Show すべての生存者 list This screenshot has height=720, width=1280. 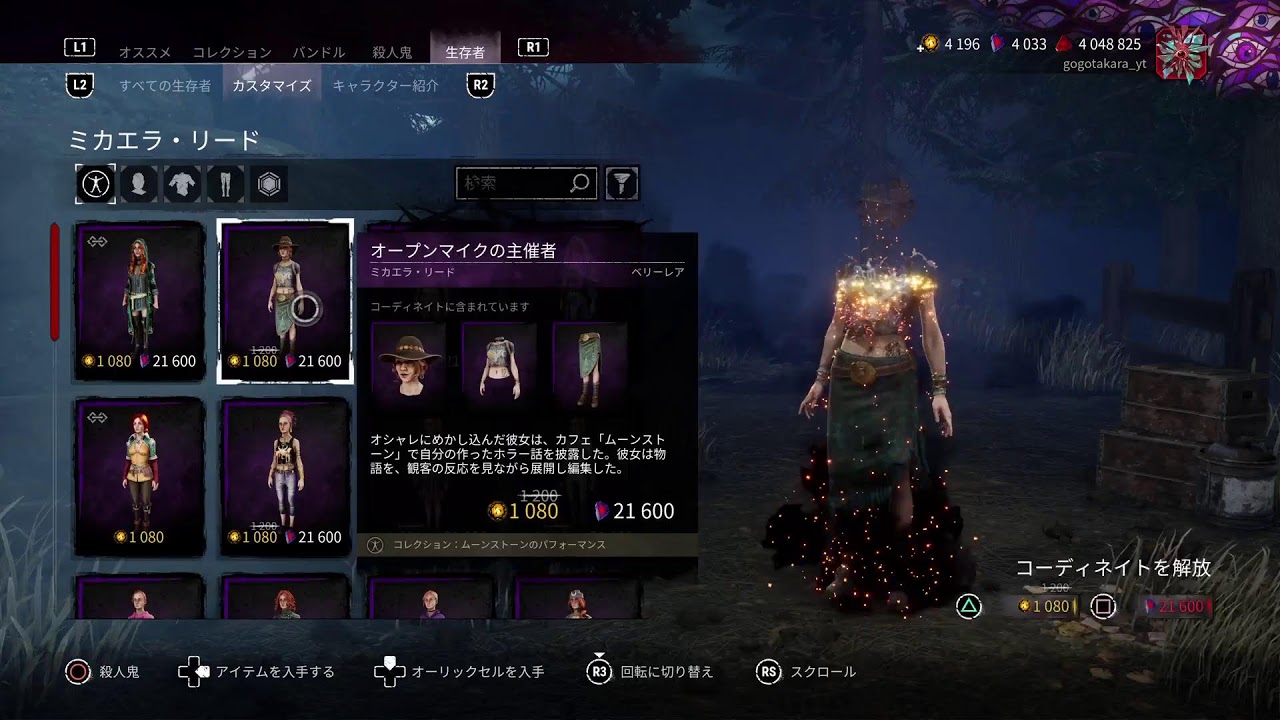coord(165,86)
